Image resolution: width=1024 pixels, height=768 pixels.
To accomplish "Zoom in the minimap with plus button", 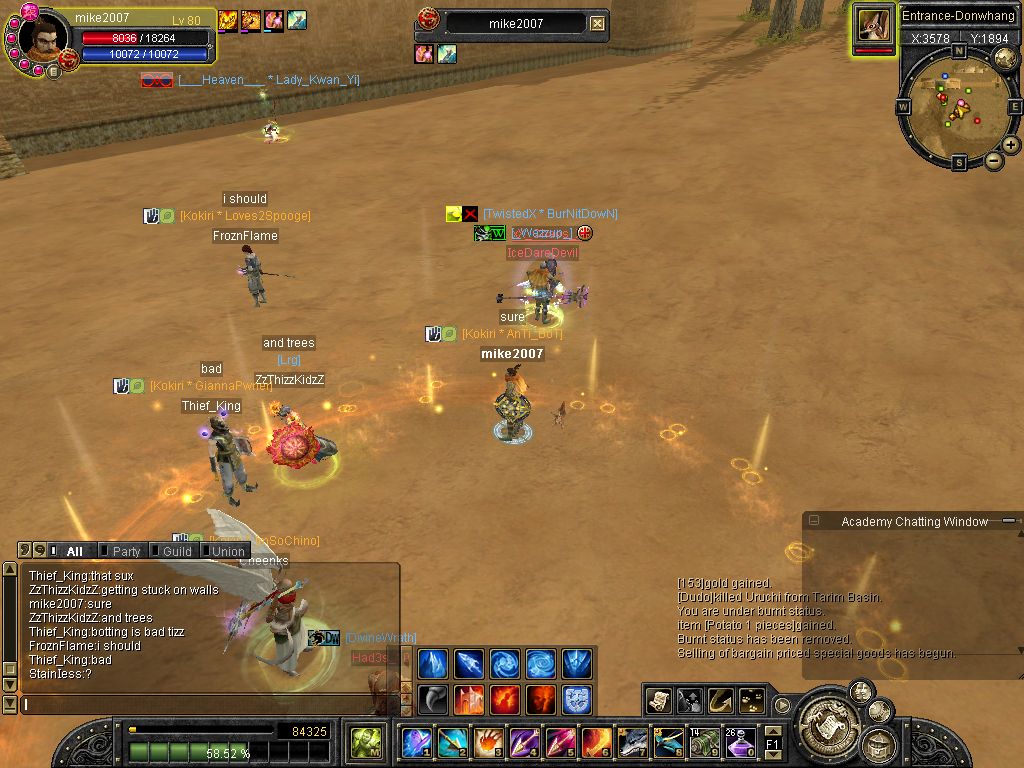I will point(1011,145).
